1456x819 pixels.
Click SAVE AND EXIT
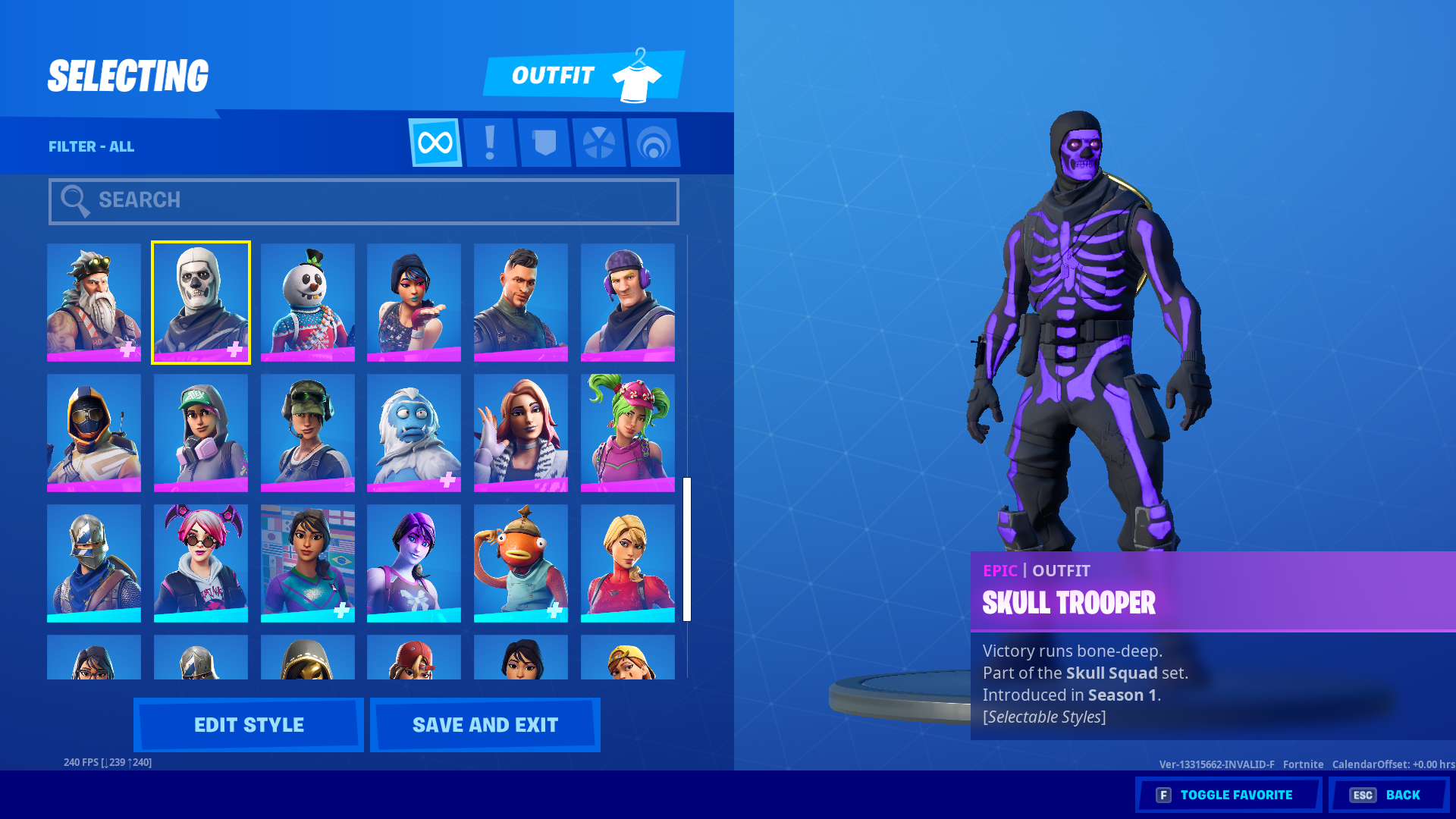(484, 724)
